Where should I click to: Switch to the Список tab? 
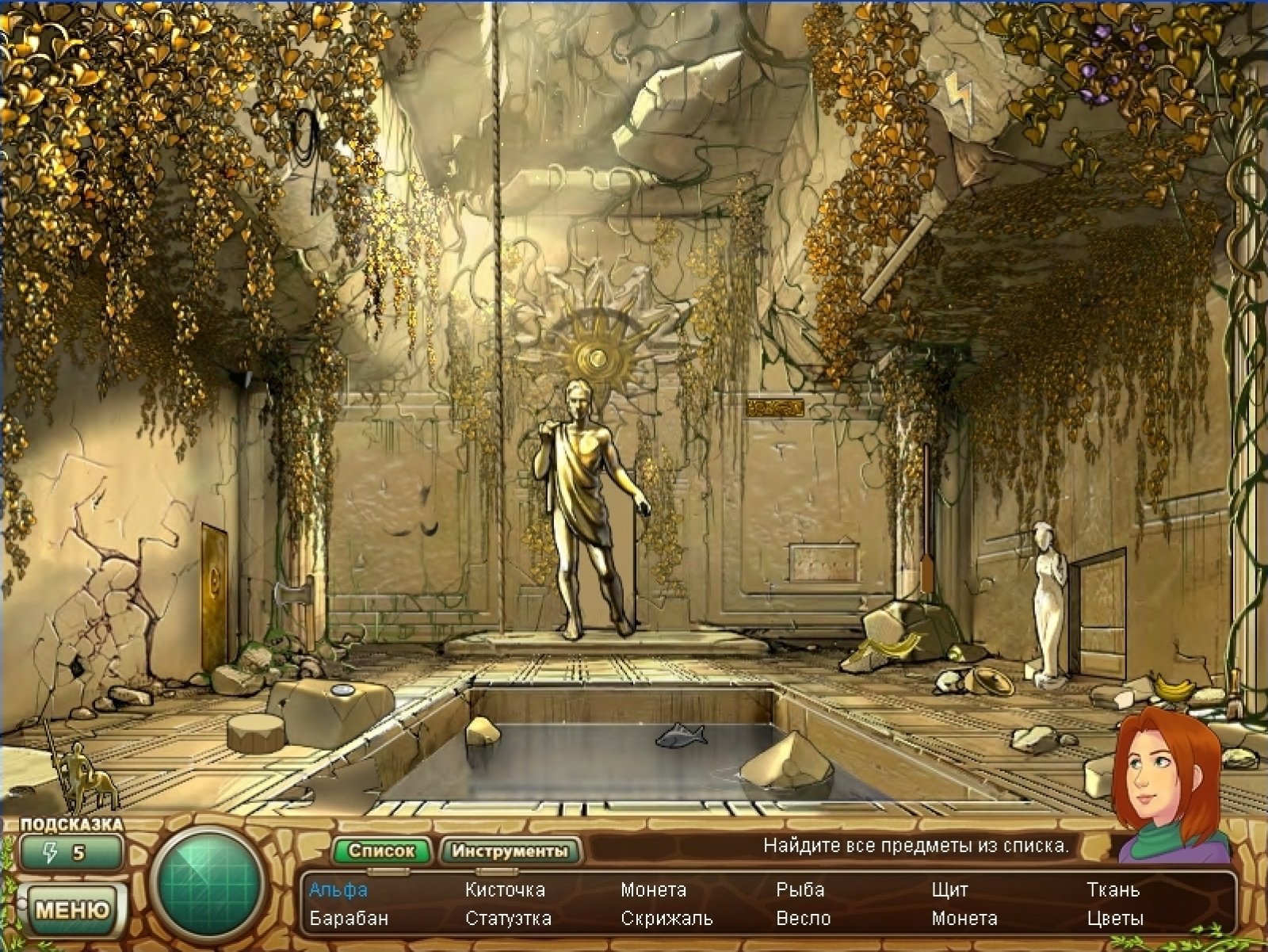[x=381, y=851]
